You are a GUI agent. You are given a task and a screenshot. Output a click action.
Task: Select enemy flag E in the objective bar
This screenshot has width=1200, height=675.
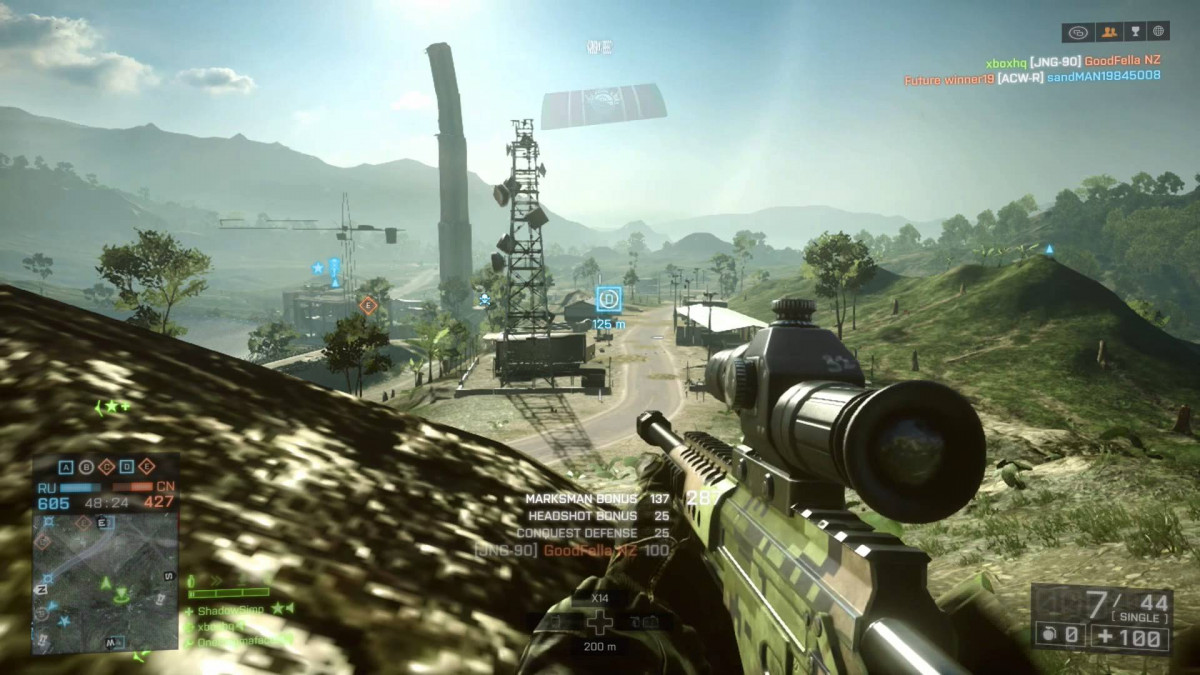pos(147,467)
